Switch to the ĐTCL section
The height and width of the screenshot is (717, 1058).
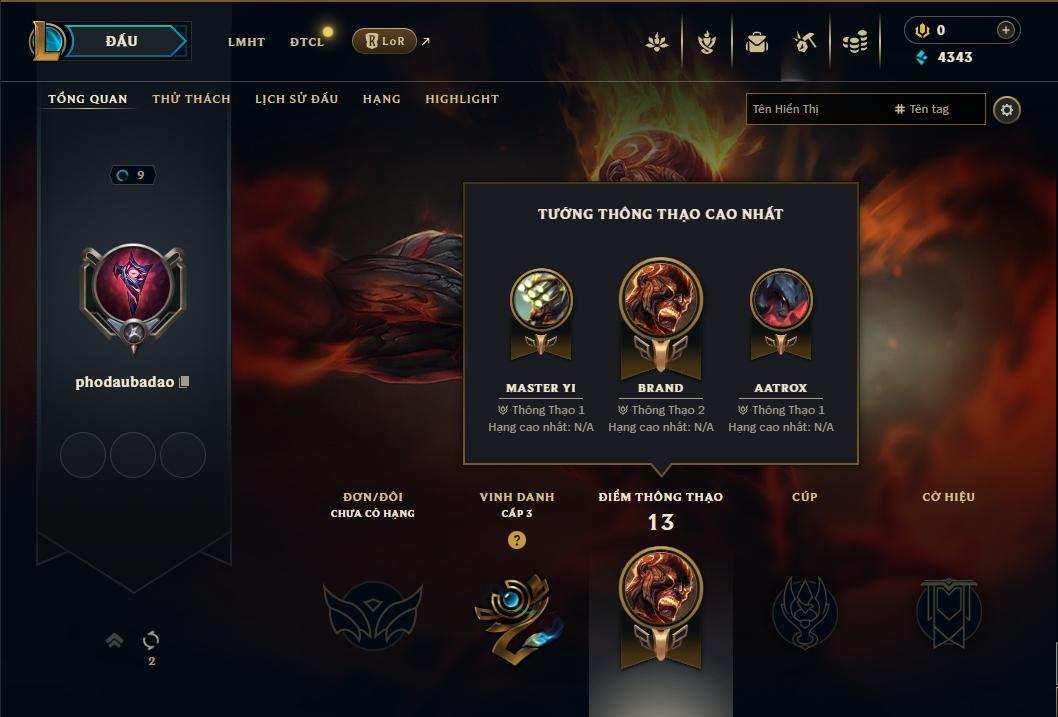coord(307,42)
